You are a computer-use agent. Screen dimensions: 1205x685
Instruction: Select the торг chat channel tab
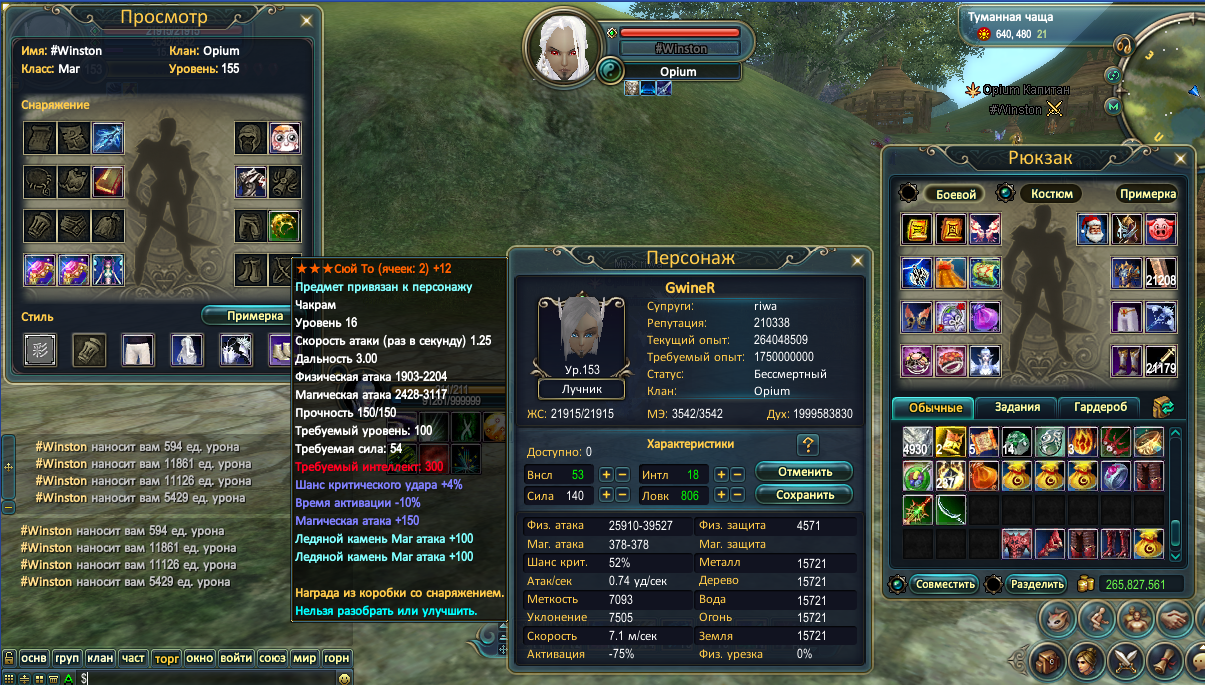pyautogui.click(x=165, y=658)
